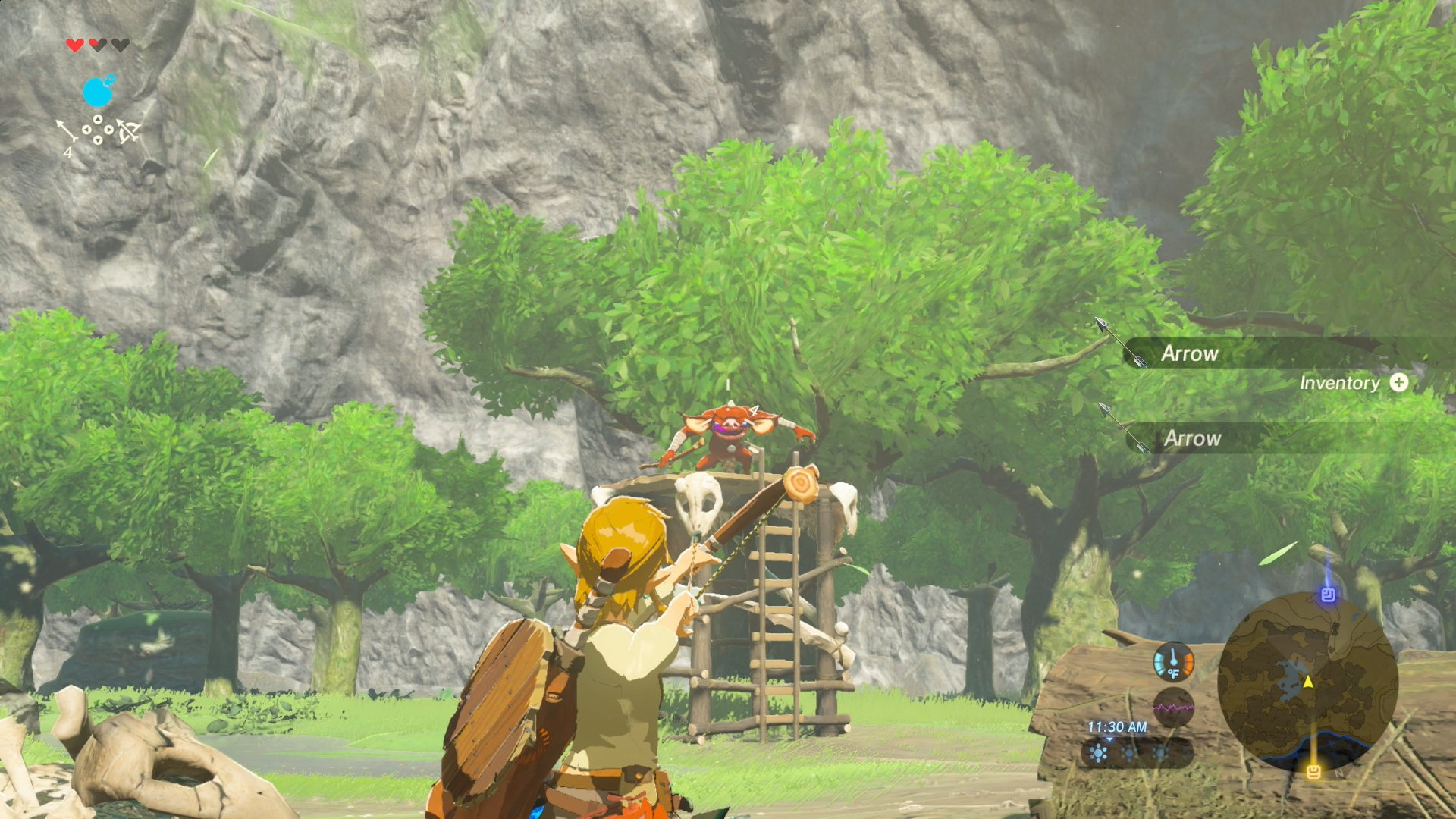This screenshot has width=1456, height=819.
Task: Select the second Arrow pickup banner
Action: point(1194,438)
